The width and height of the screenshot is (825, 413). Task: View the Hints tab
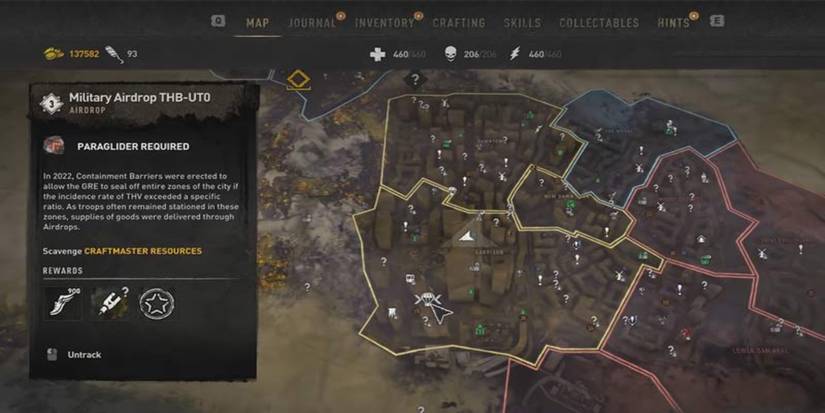pos(673,22)
